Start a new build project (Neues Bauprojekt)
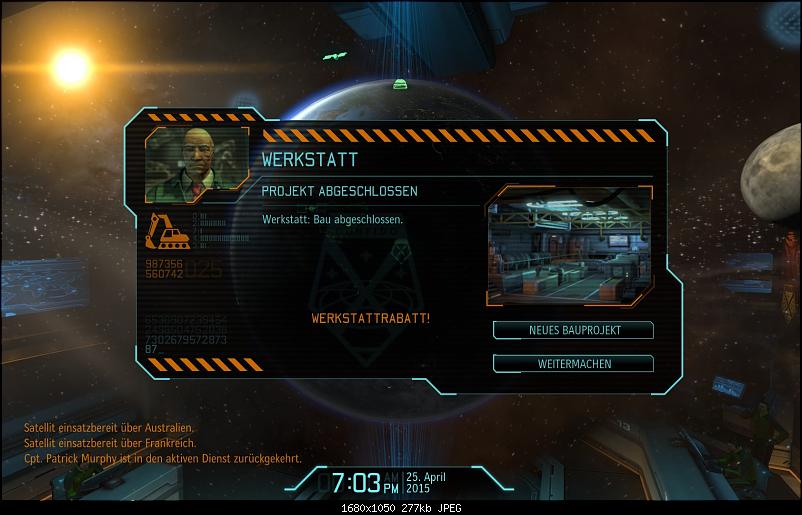Screen dimensions: 802x515 tap(573, 330)
